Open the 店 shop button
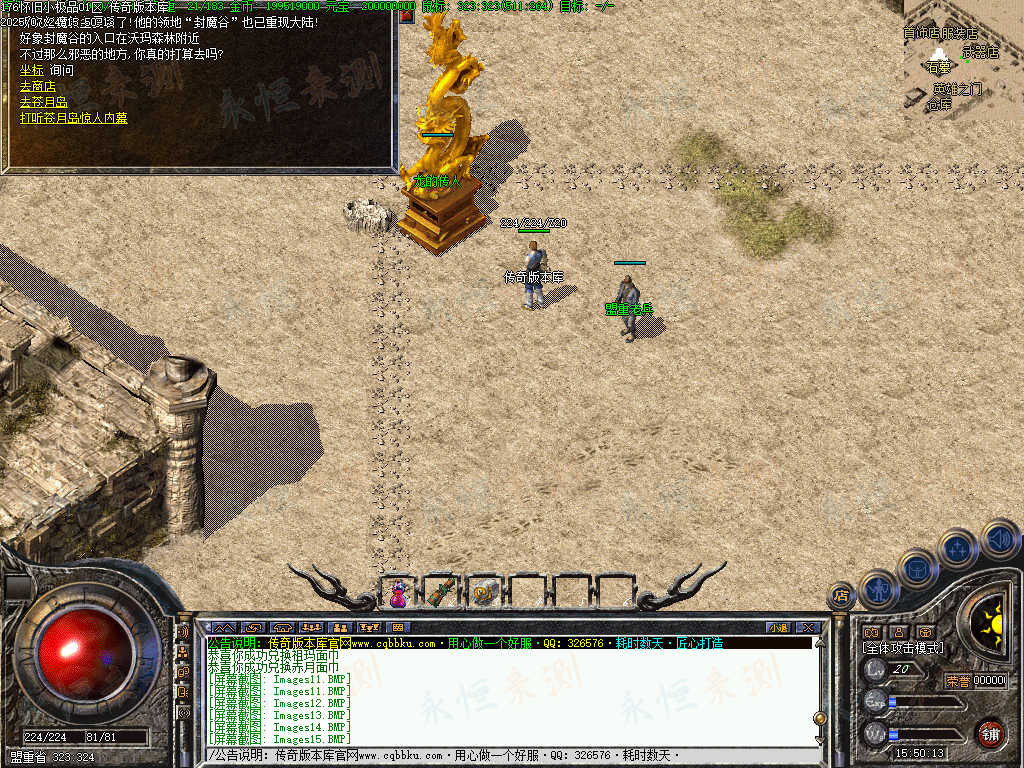The image size is (1024, 768). tap(841, 596)
